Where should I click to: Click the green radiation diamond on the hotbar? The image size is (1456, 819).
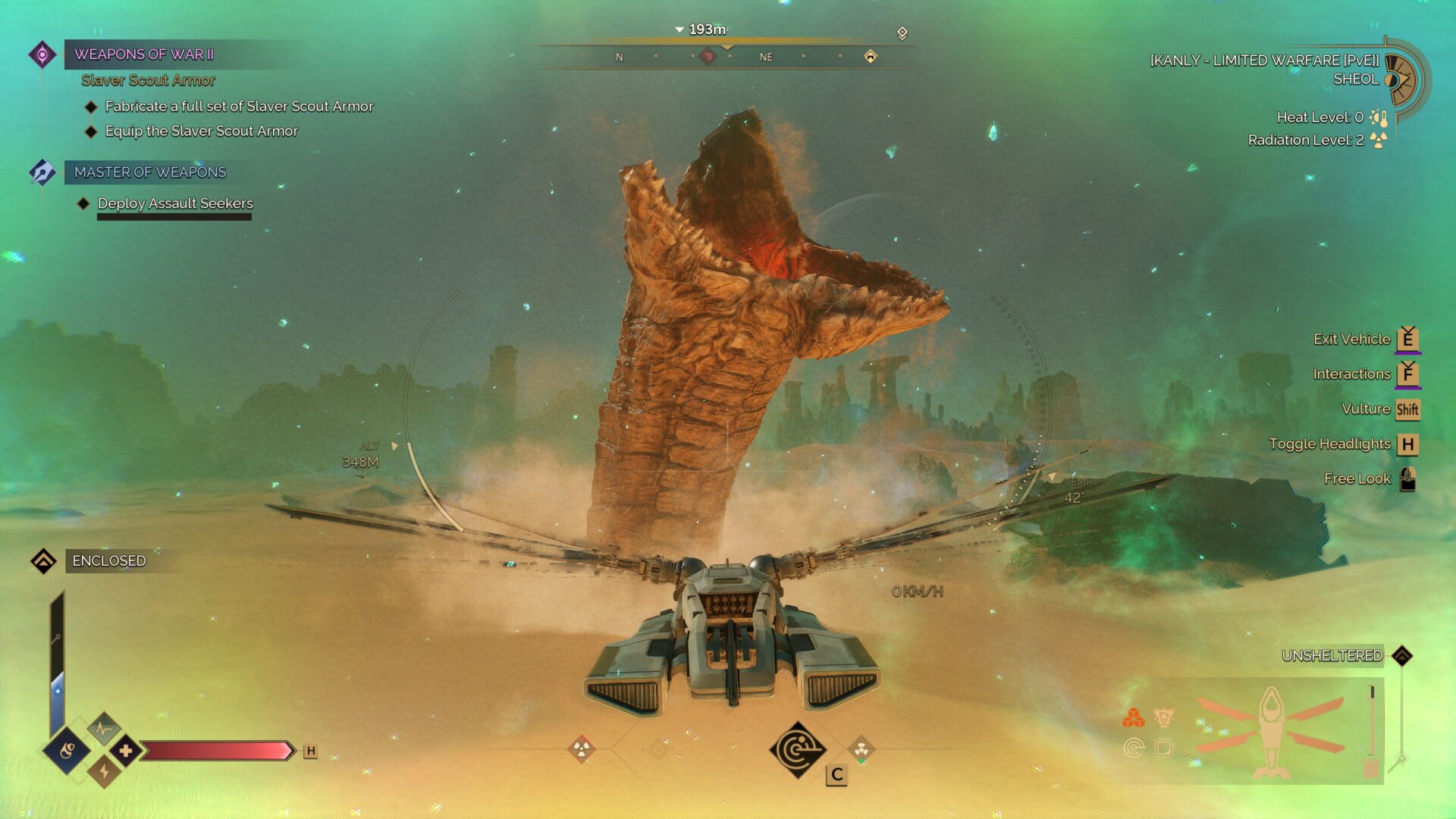click(x=861, y=749)
